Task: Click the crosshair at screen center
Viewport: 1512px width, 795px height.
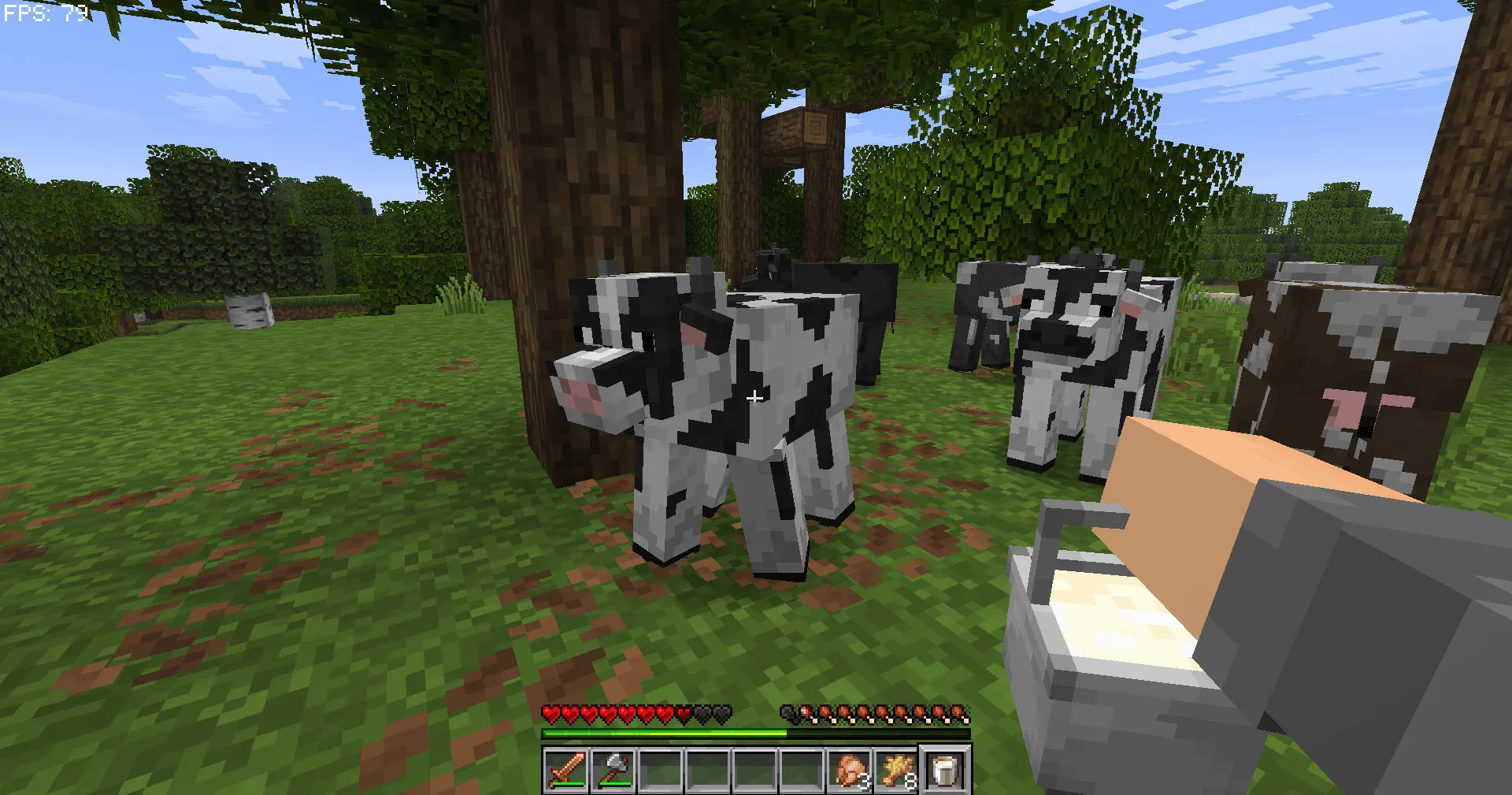Action: pos(754,398)
